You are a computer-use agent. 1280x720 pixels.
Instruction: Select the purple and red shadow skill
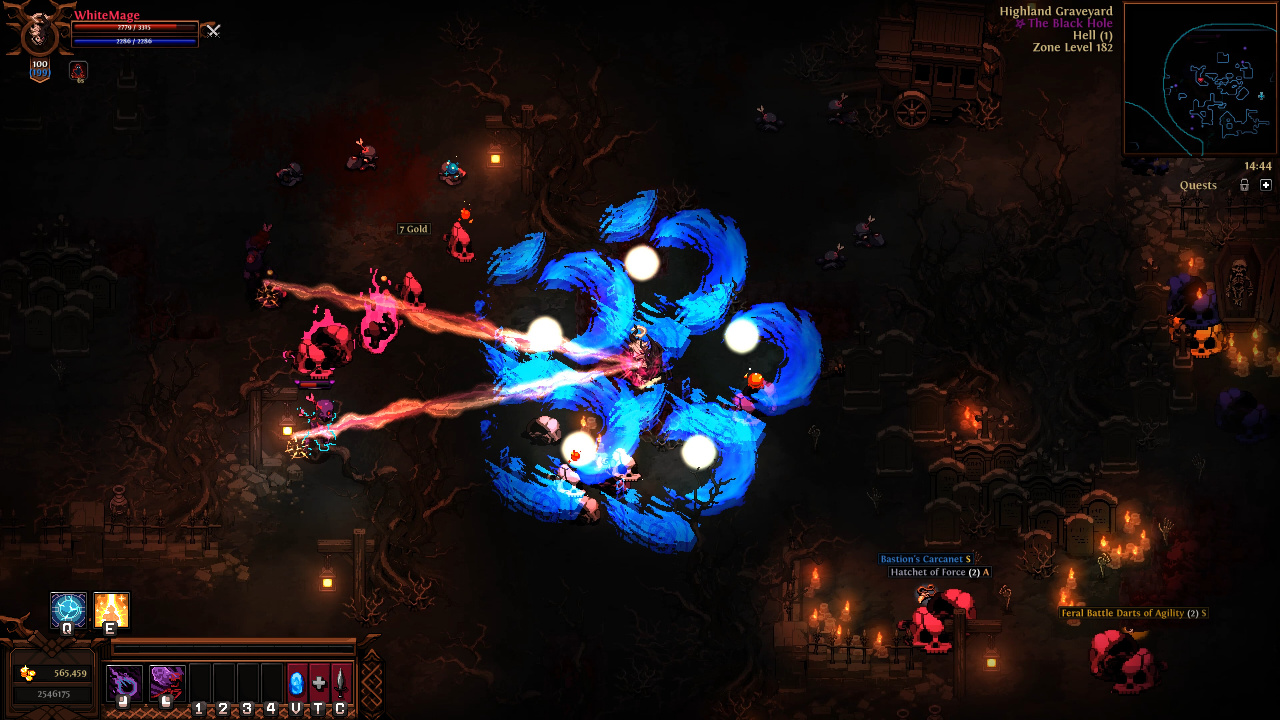(167, 683)
